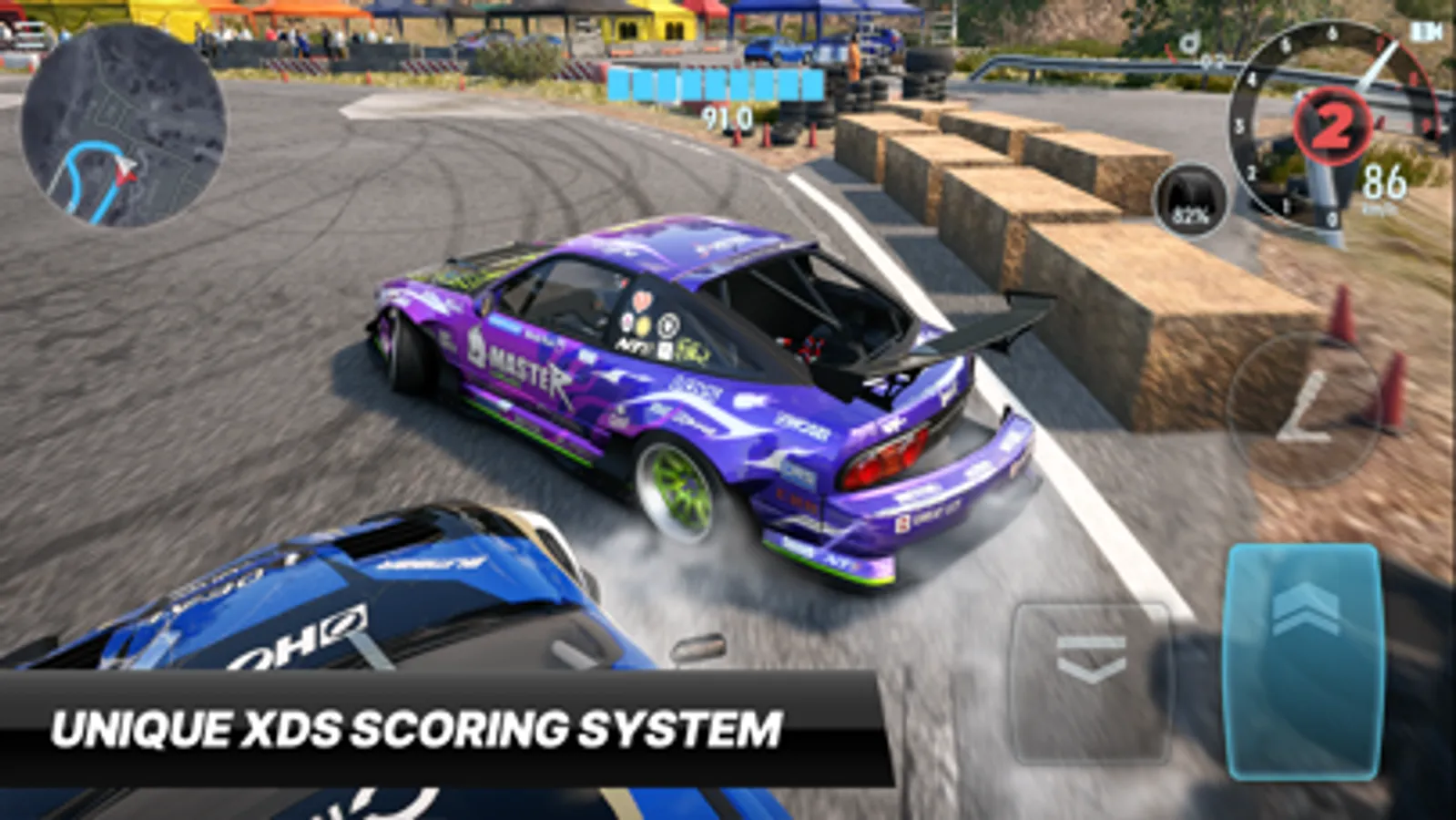Viewport: 1456px width, 820px height.
Task: Toggle the blue shift-up pedal control
Action: click(1302, 661)
